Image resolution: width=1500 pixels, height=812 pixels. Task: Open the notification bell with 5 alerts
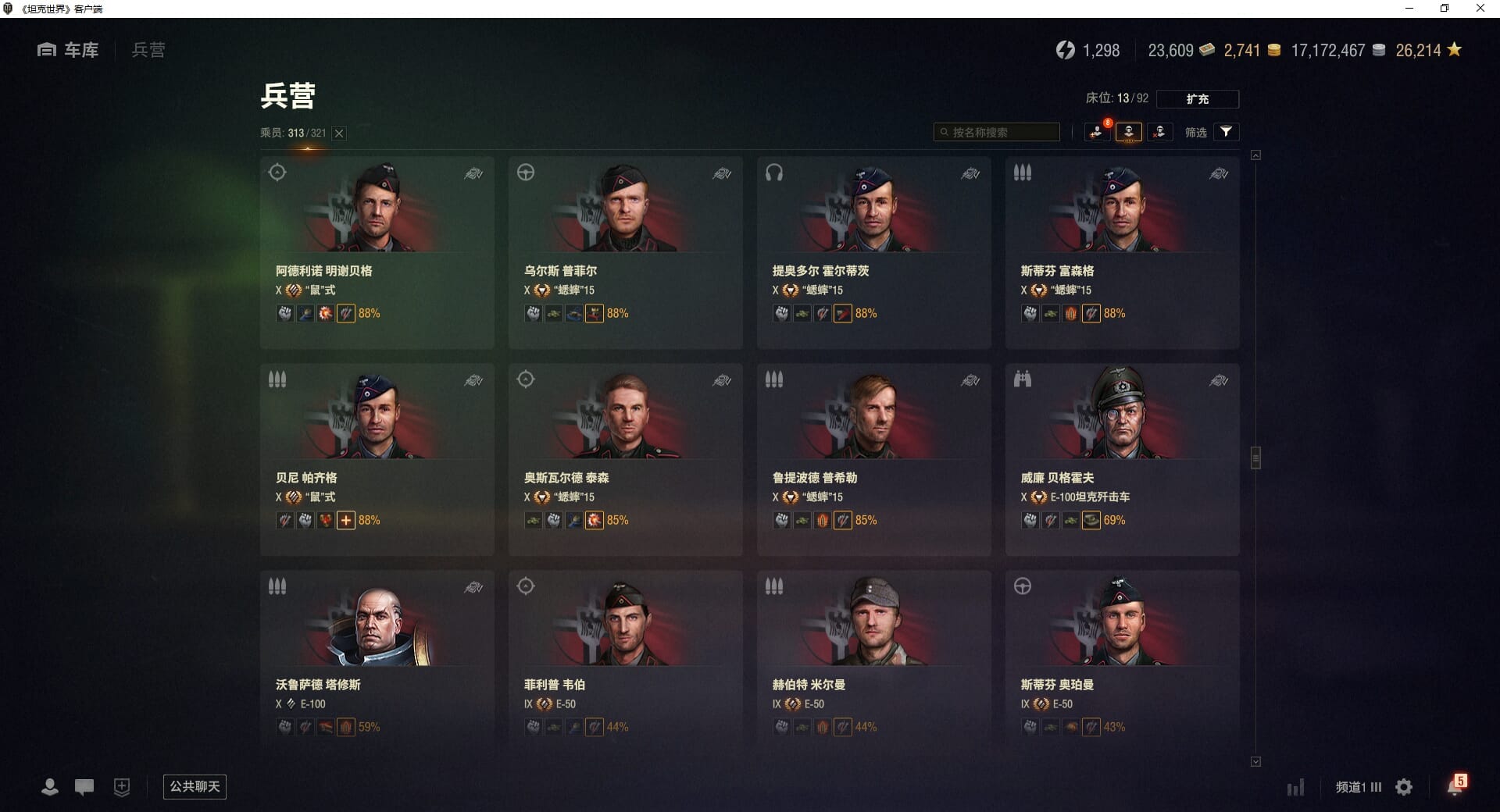pos(1455,786)
